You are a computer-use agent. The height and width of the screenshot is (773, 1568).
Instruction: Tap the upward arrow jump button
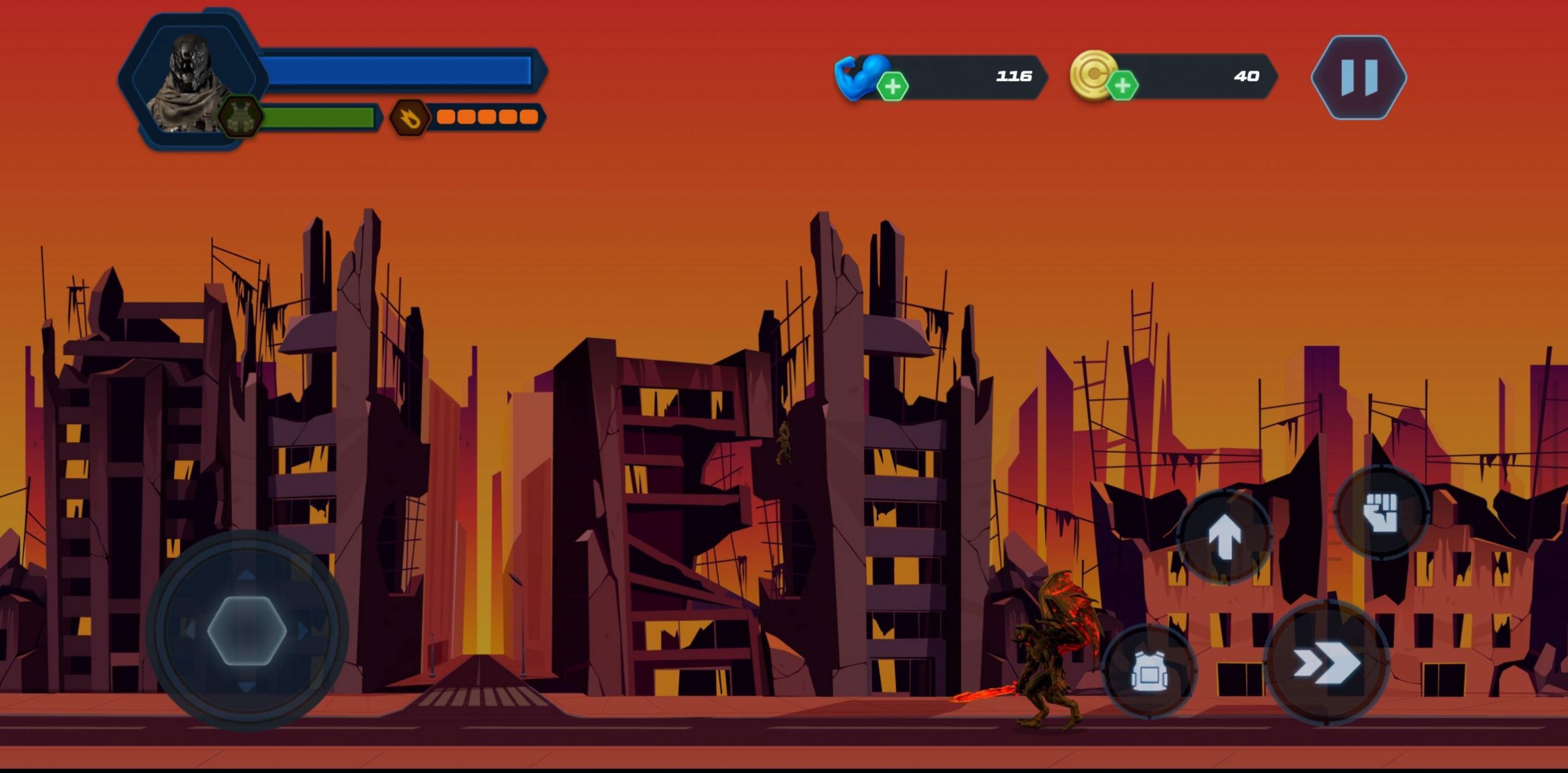tap(1225, 537)
